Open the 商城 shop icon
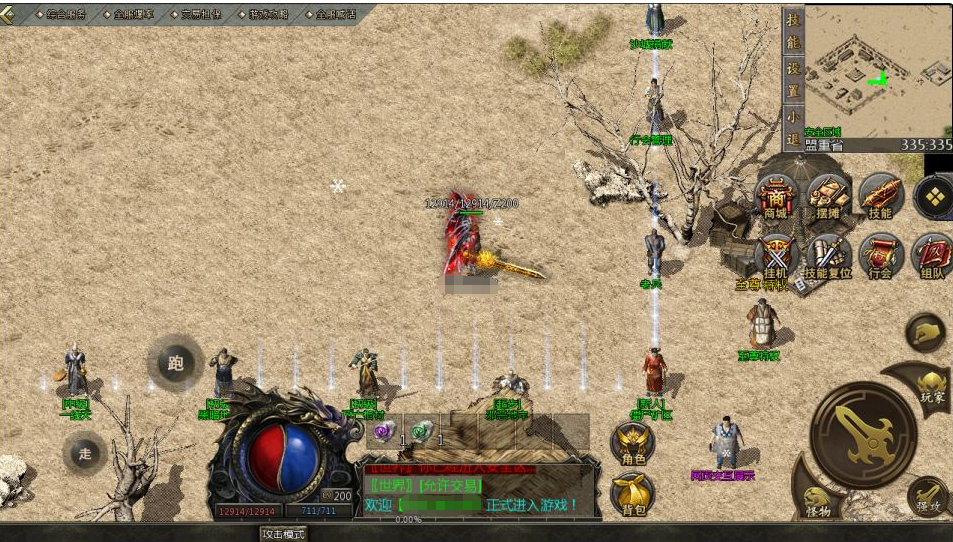The height and width of the screenshot is (542, 953). click(x=776, y=197)
